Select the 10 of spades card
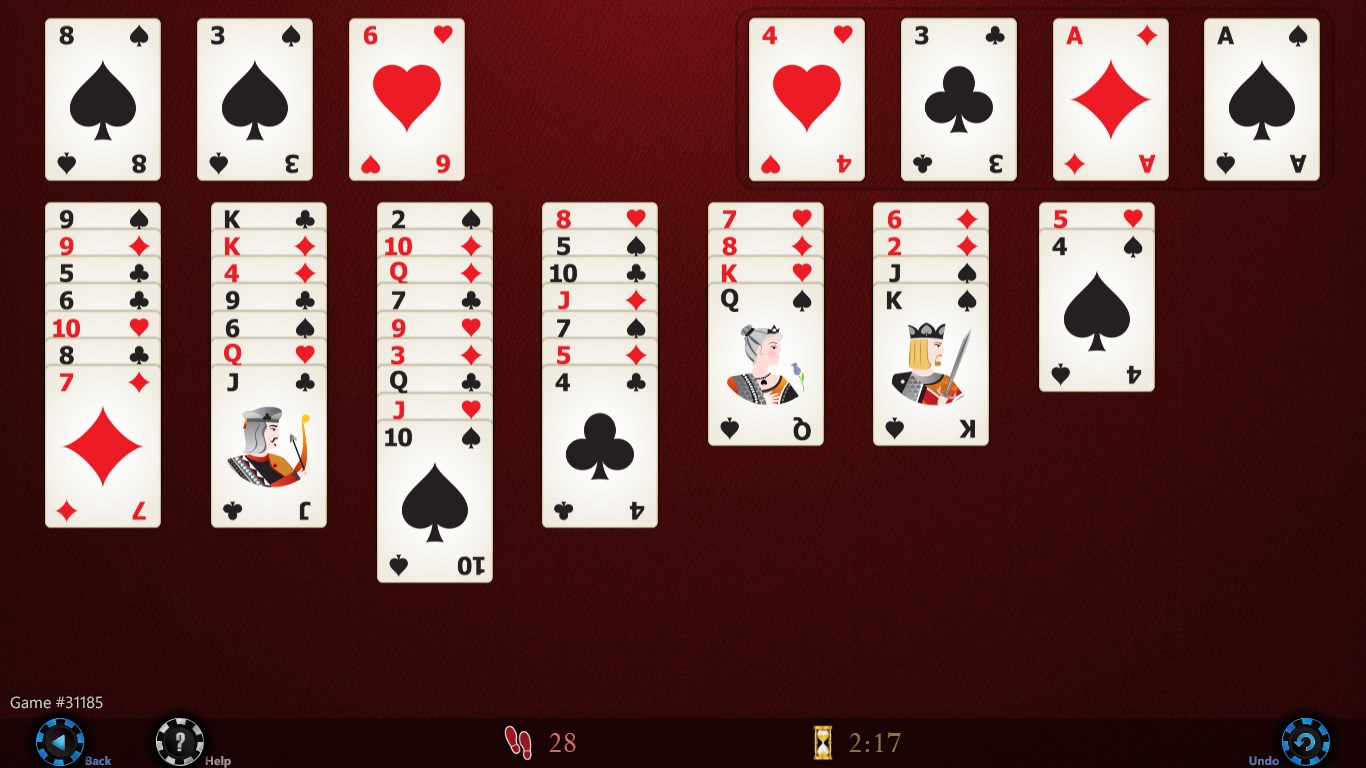 tap(434, 500)
